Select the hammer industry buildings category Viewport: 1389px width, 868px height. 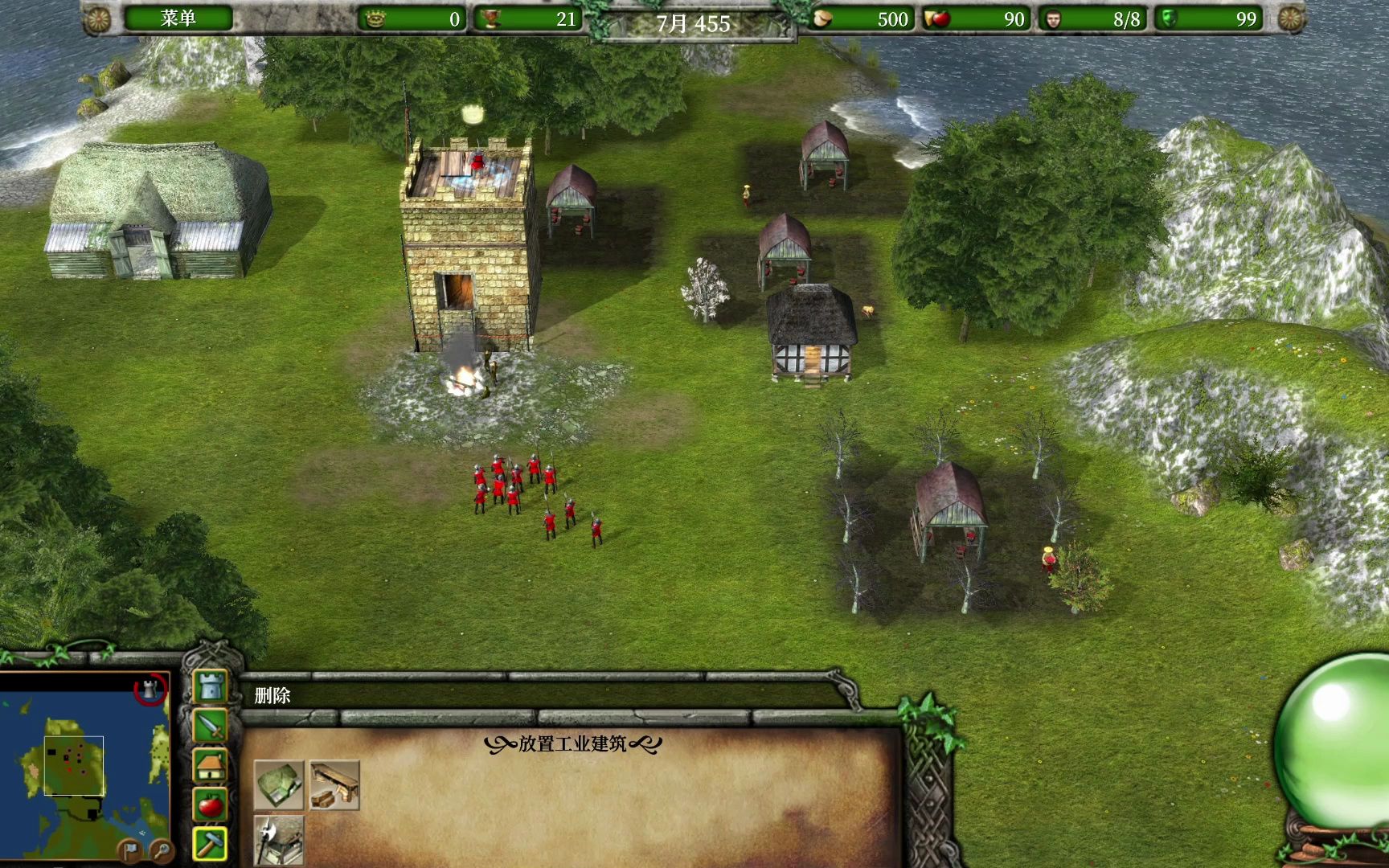(x=211, y=843)
